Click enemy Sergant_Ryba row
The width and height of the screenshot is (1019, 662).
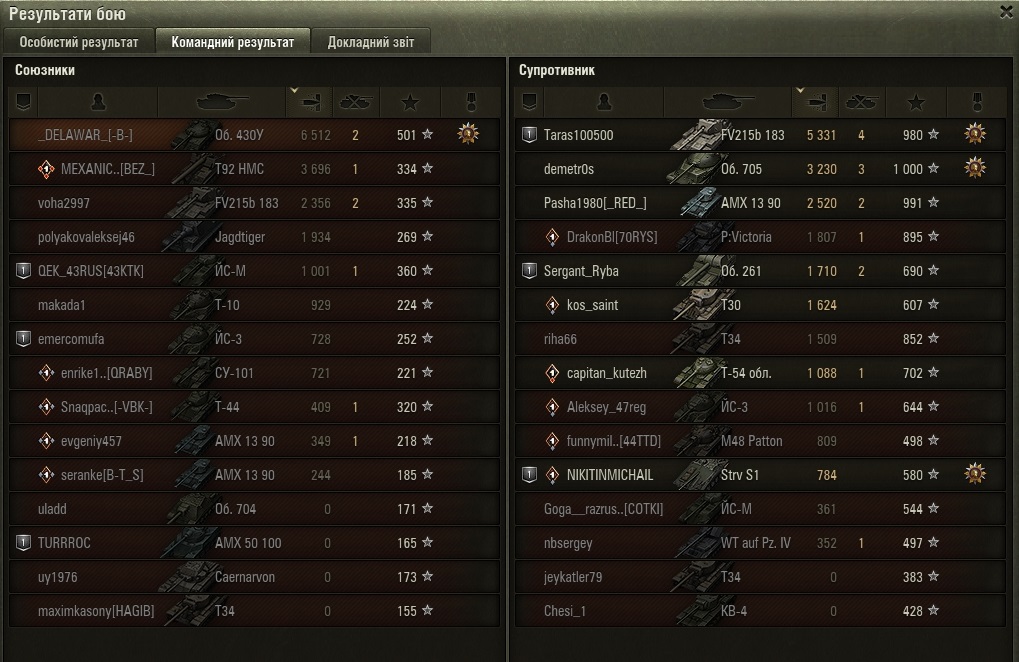[581, 271]
